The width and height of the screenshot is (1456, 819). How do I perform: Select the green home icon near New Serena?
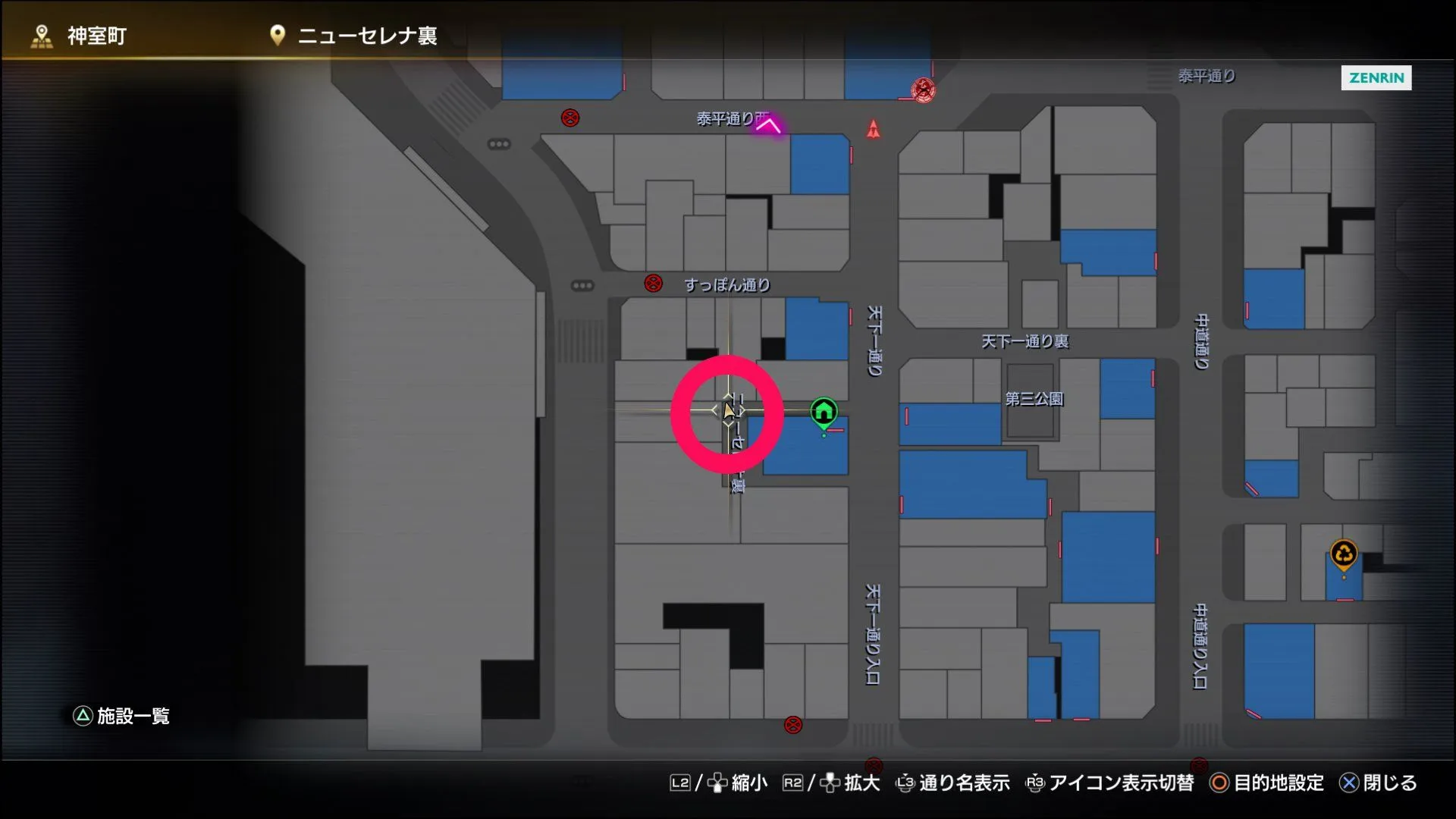coord(823,412)
